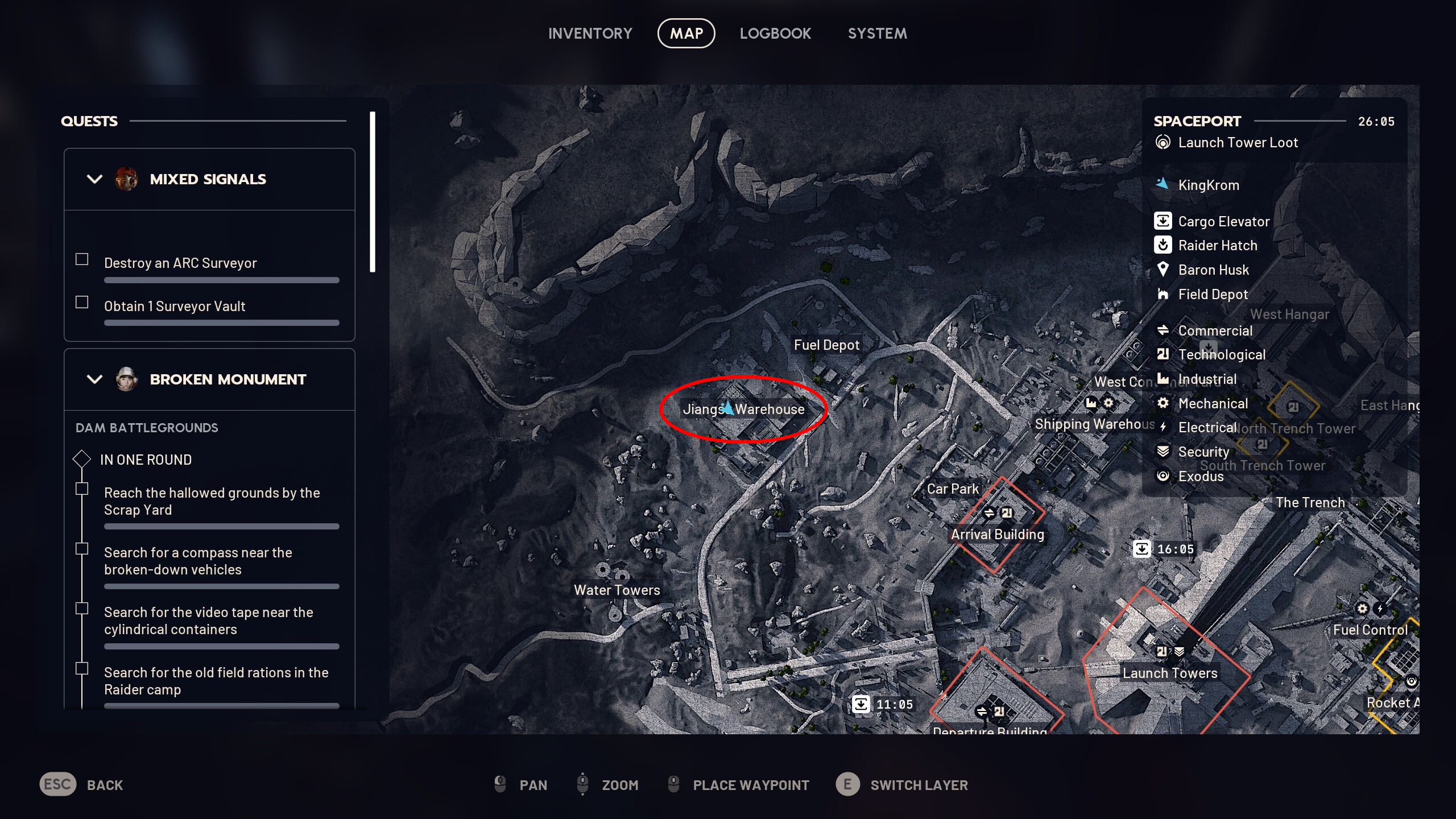Select the Cargo Elevator legend icon

tap(1164, 221)
